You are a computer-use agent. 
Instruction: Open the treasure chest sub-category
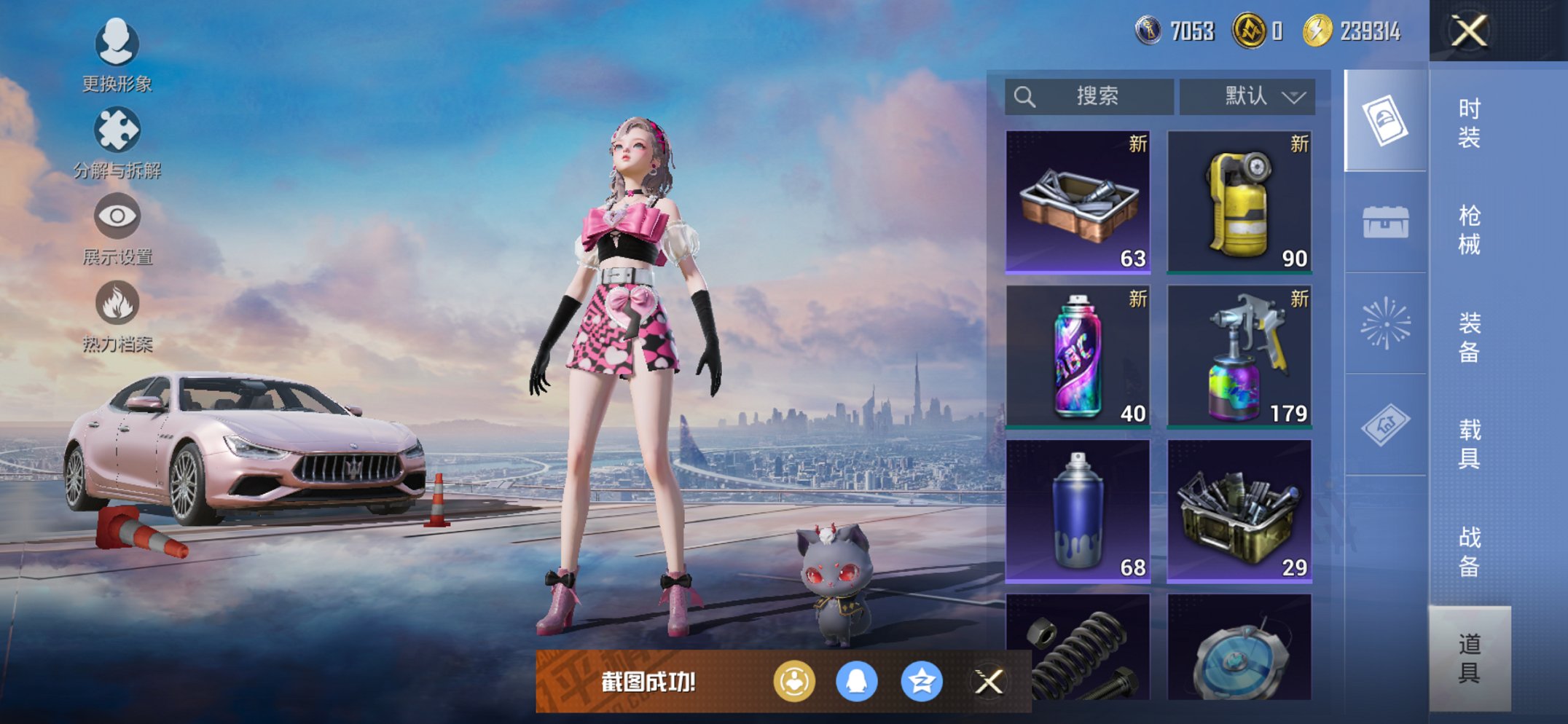[x=1385, y=222]
